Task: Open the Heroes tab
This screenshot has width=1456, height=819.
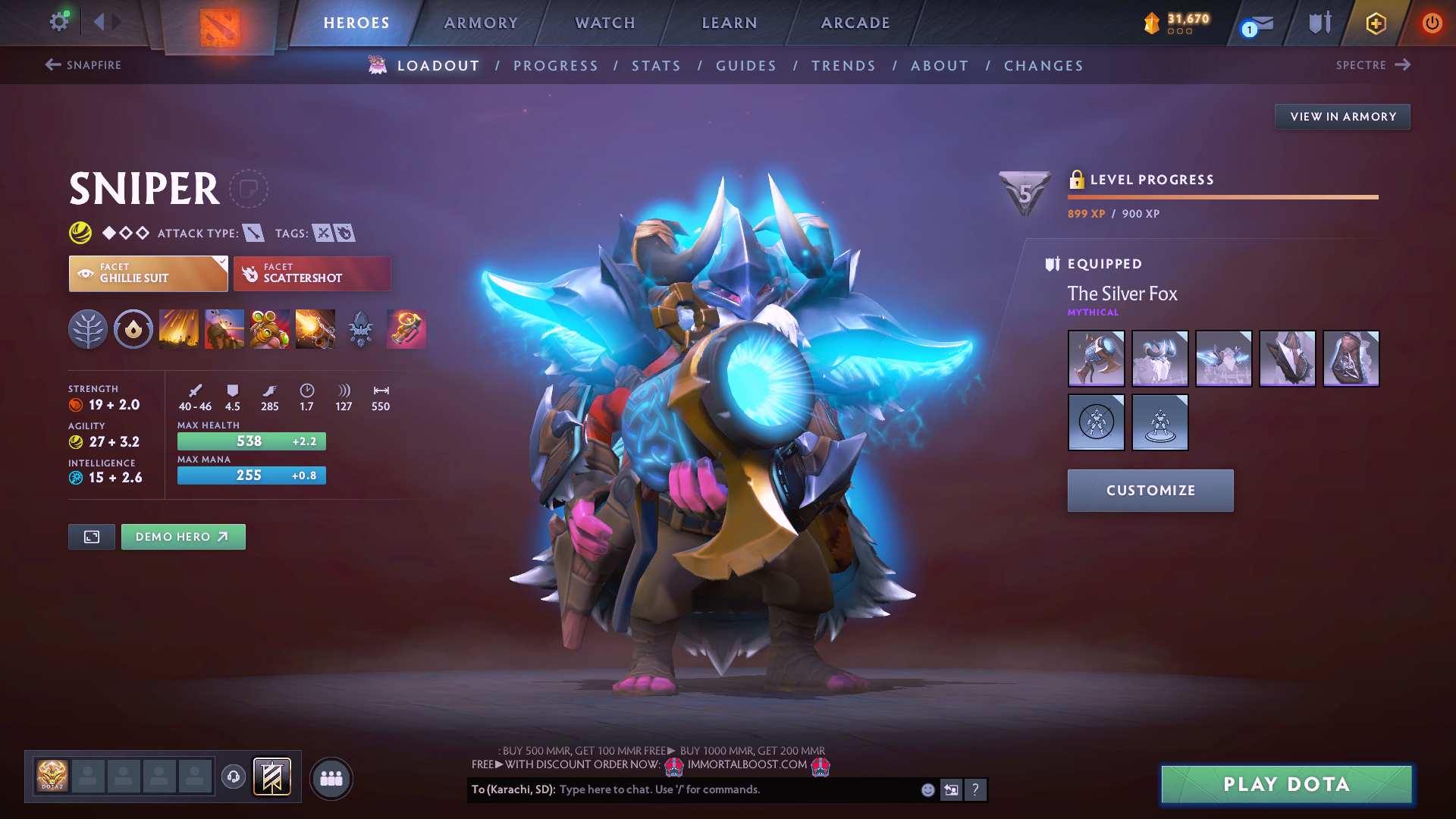Action: click(356, 23)
